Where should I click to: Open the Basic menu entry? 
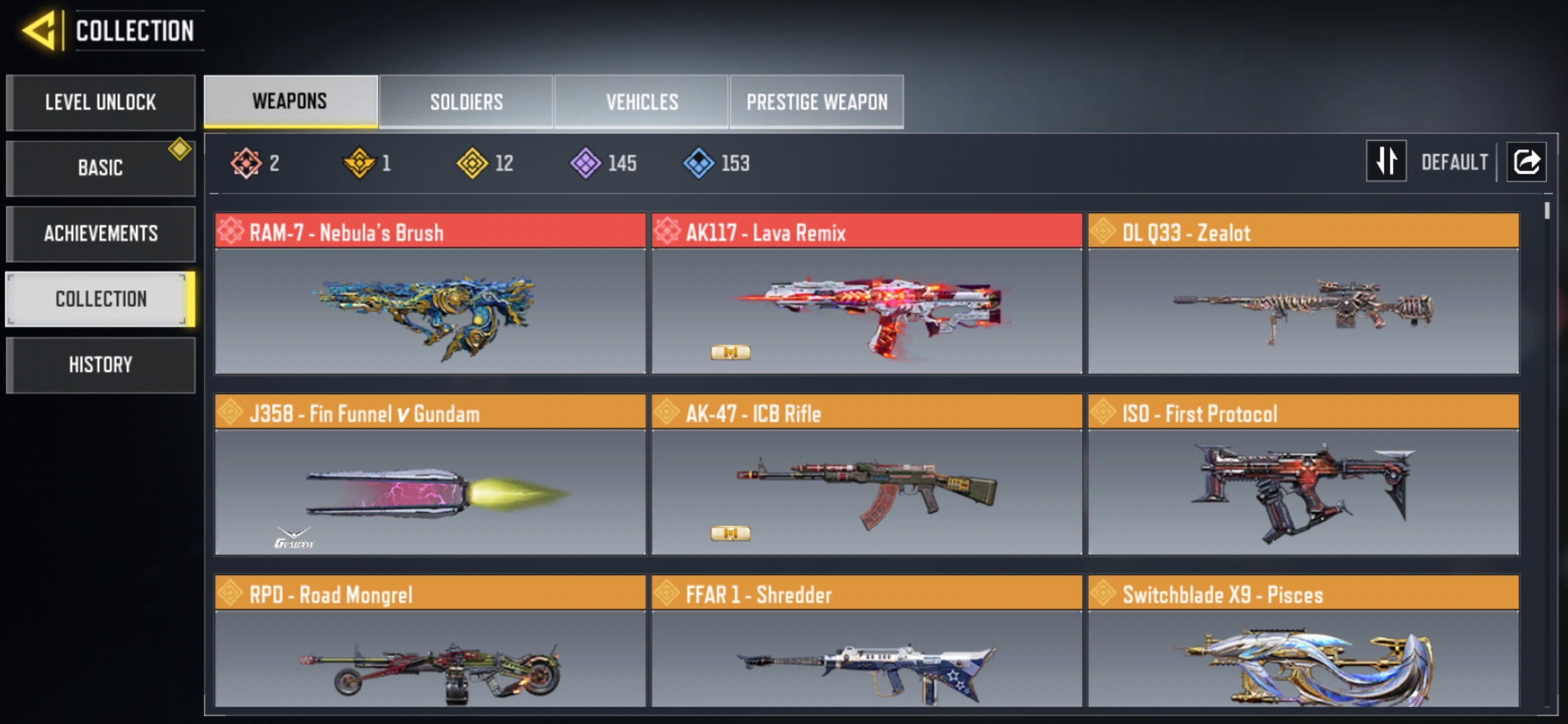point(101,168)
